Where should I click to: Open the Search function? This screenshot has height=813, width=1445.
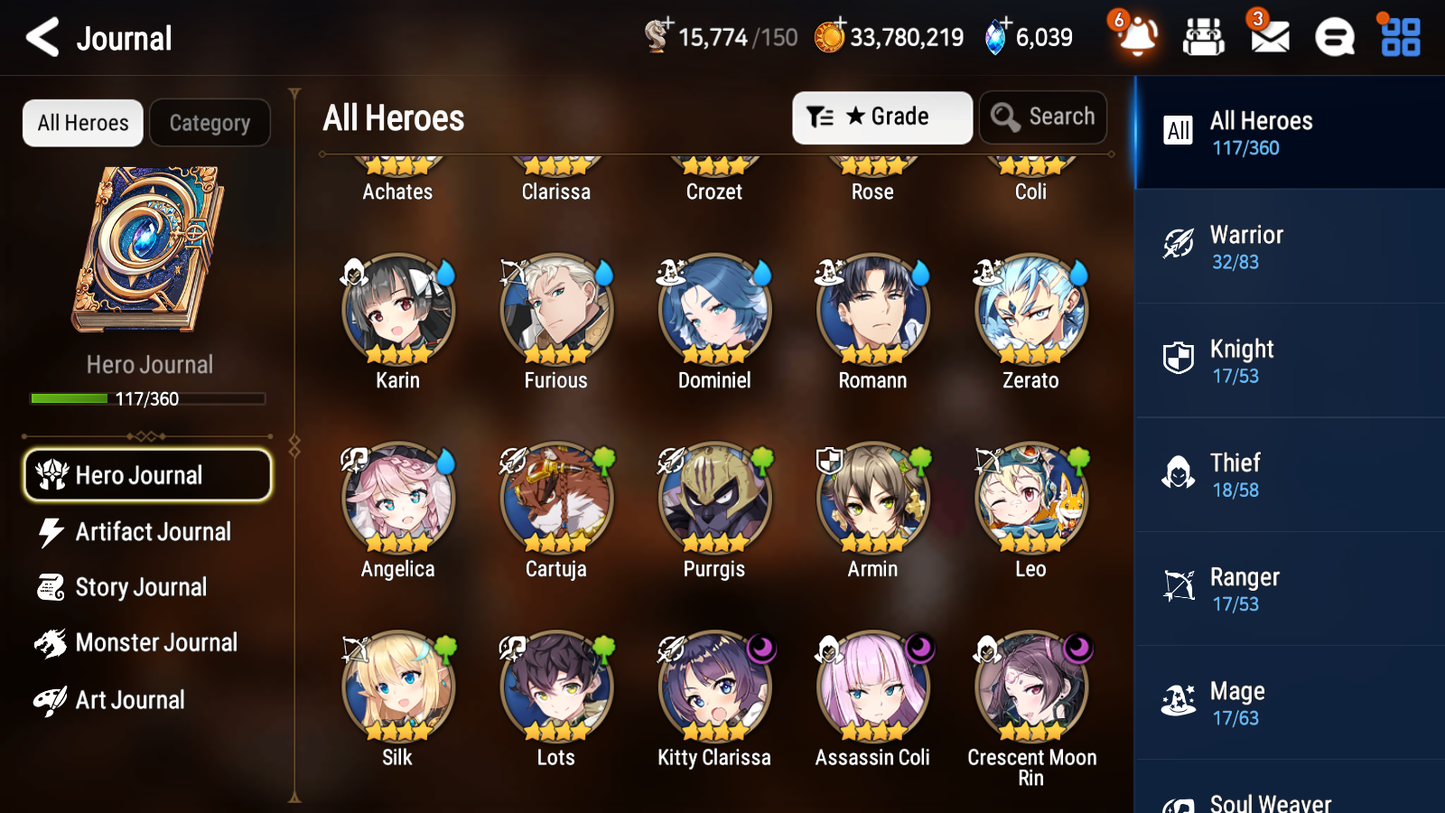tap(1043, 117)
